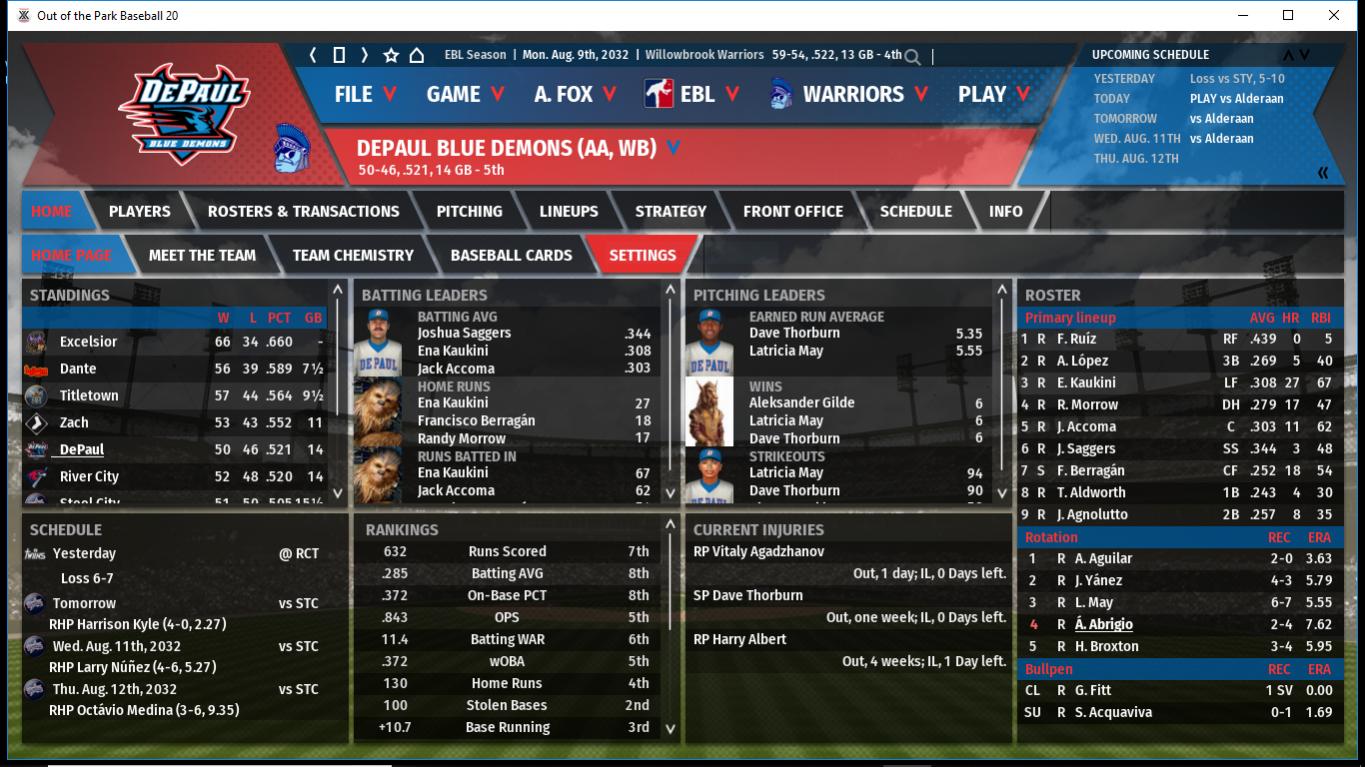
Task: Open the STRATEGY tab
Action: (x=670, y=211)
